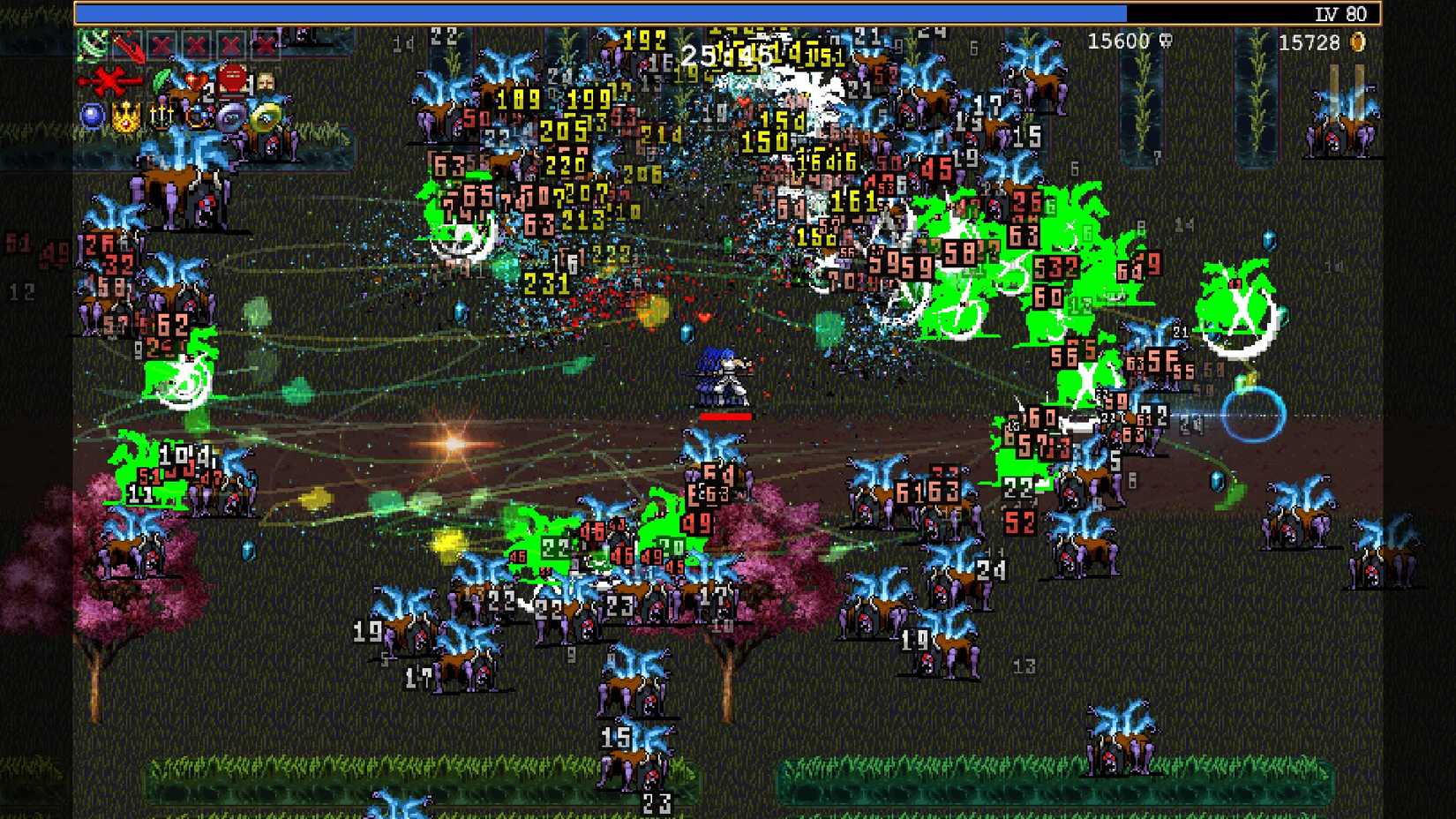Click the red health bar under the player
1456x819 pixels.
pos(727,415)
